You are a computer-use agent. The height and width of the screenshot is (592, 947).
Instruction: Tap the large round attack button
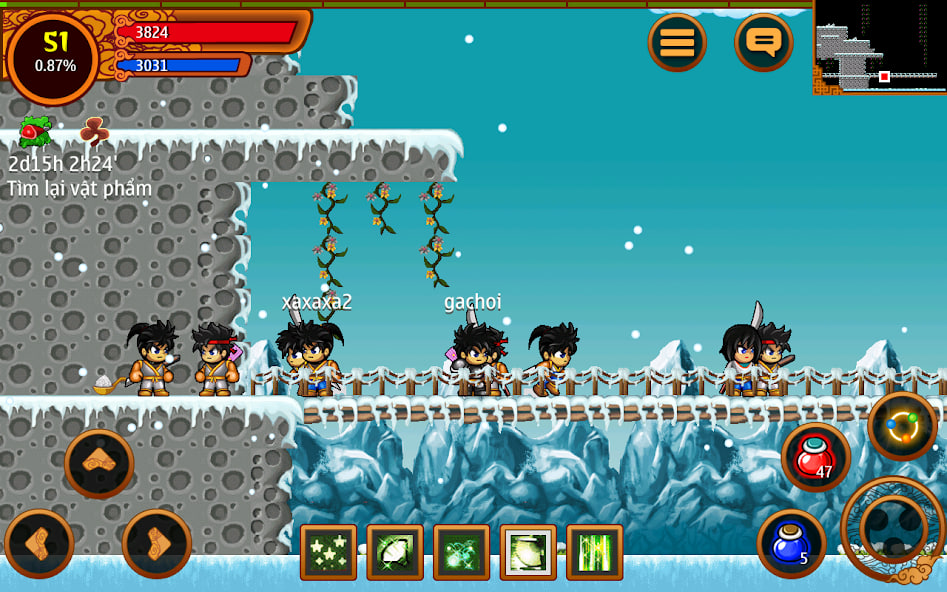click(893, 526)
